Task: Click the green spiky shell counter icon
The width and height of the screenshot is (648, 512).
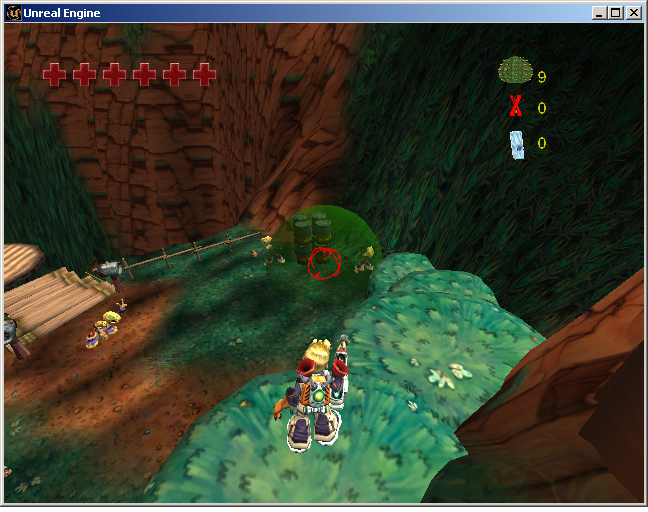Action: coord(514,71)
